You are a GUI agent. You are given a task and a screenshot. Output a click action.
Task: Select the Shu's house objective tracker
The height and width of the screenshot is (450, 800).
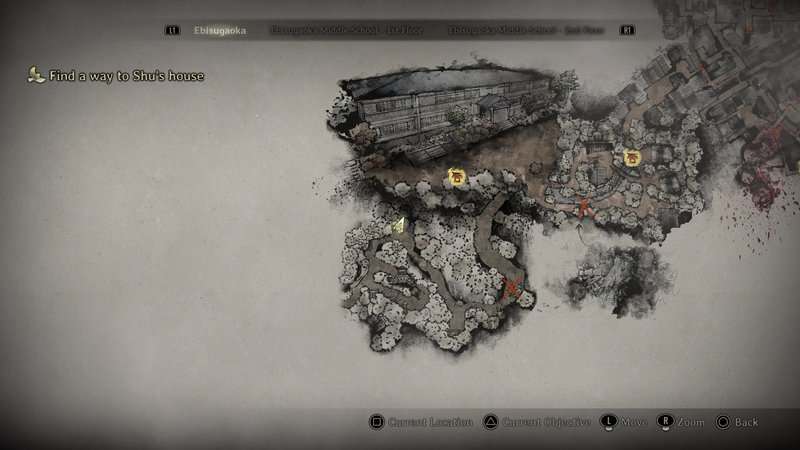[117, 75]
